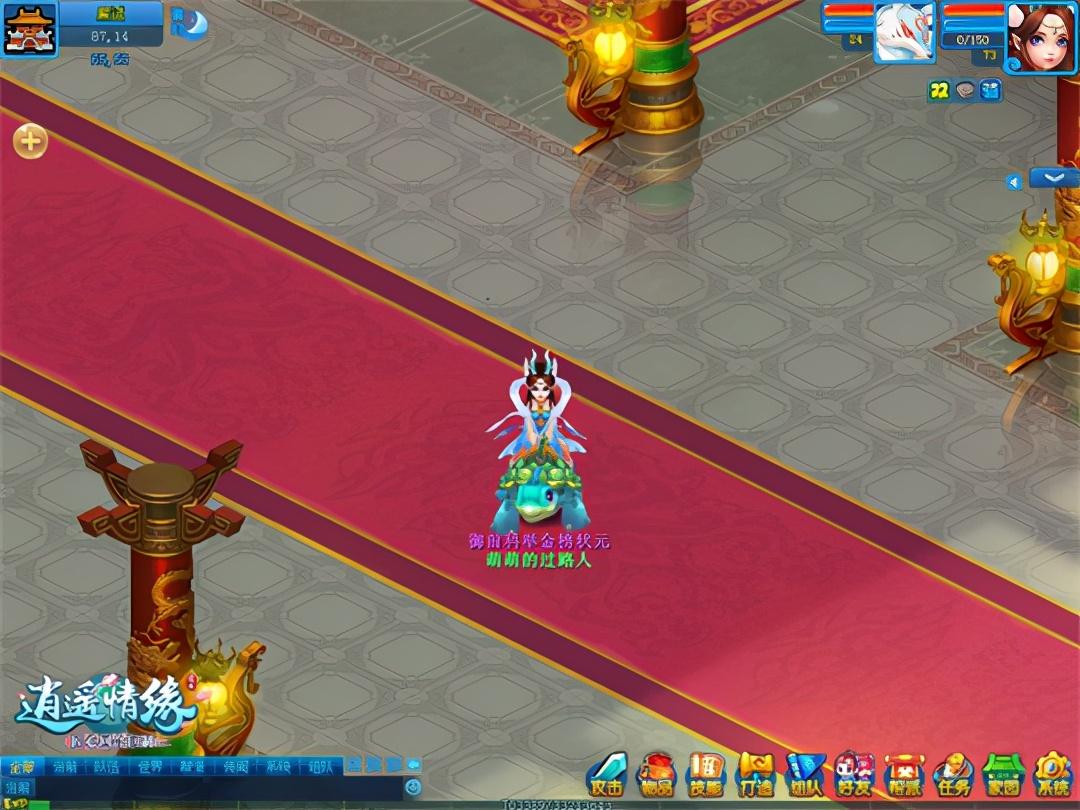This screenshot has height=810, width=1080.
Task: Expand the round plus button
Action: tap(30, 141)
